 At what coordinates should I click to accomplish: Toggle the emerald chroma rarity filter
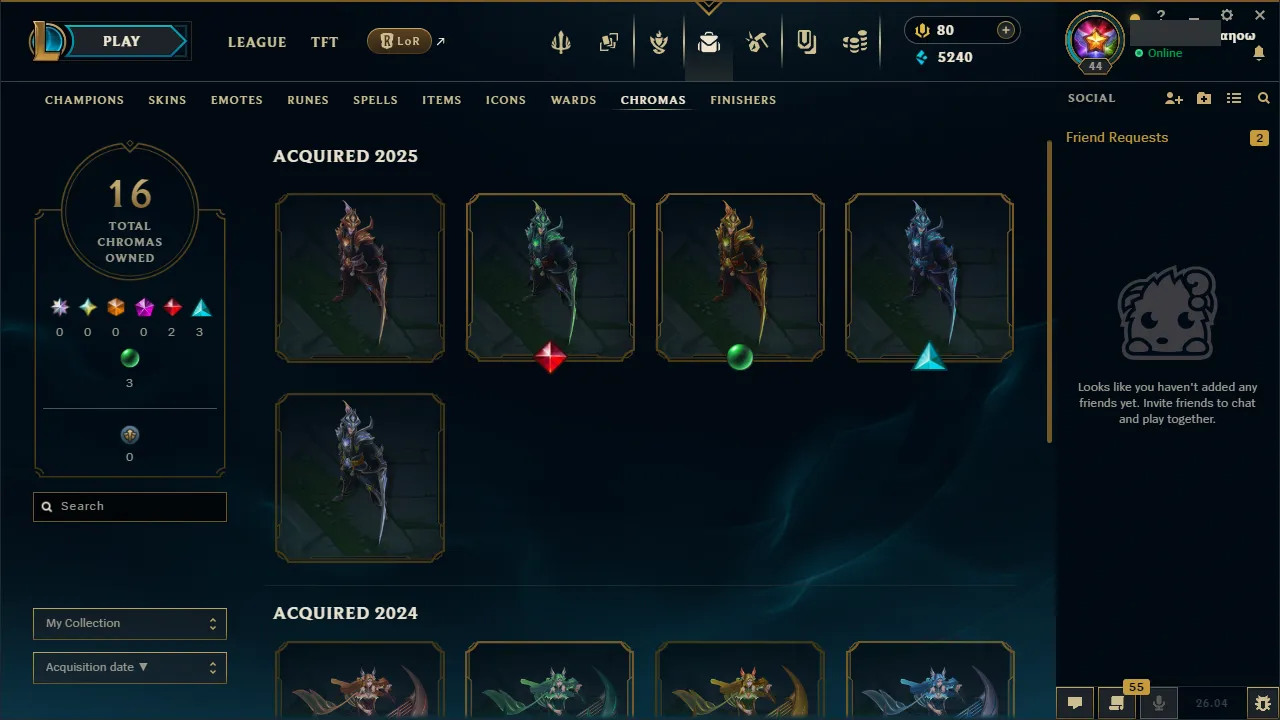point(129,358)
